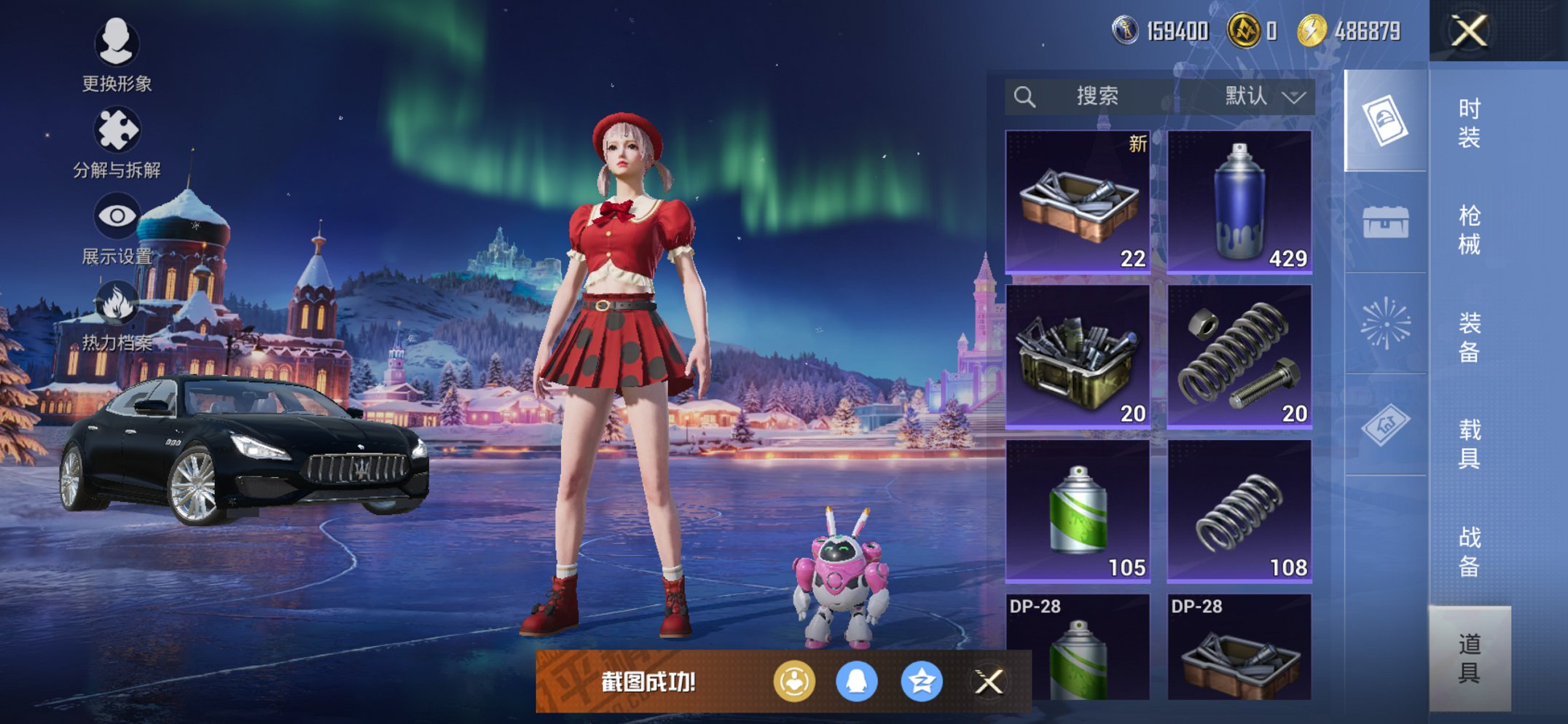The width and height of the screenshot is (1568, 724).
Task: Switch to the 枪械 firearms tab
Action: tap(1469, 229)
